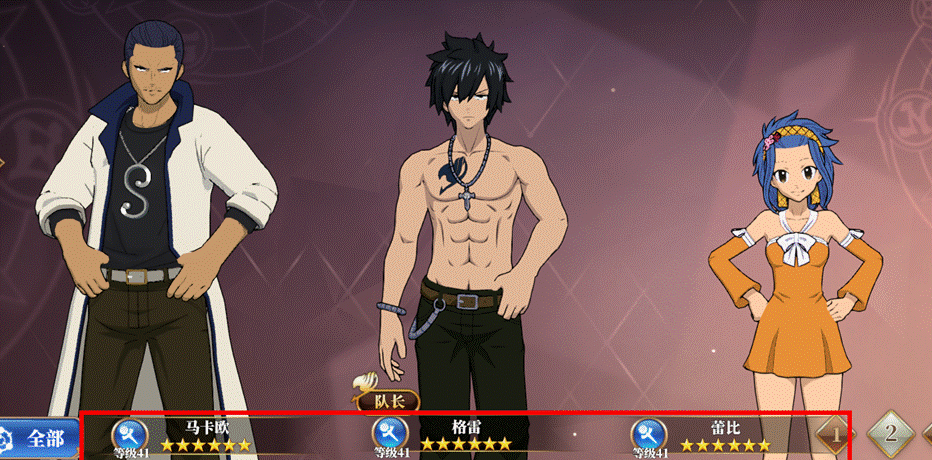Click 马卡欧's blue class icon

(130, 433)
